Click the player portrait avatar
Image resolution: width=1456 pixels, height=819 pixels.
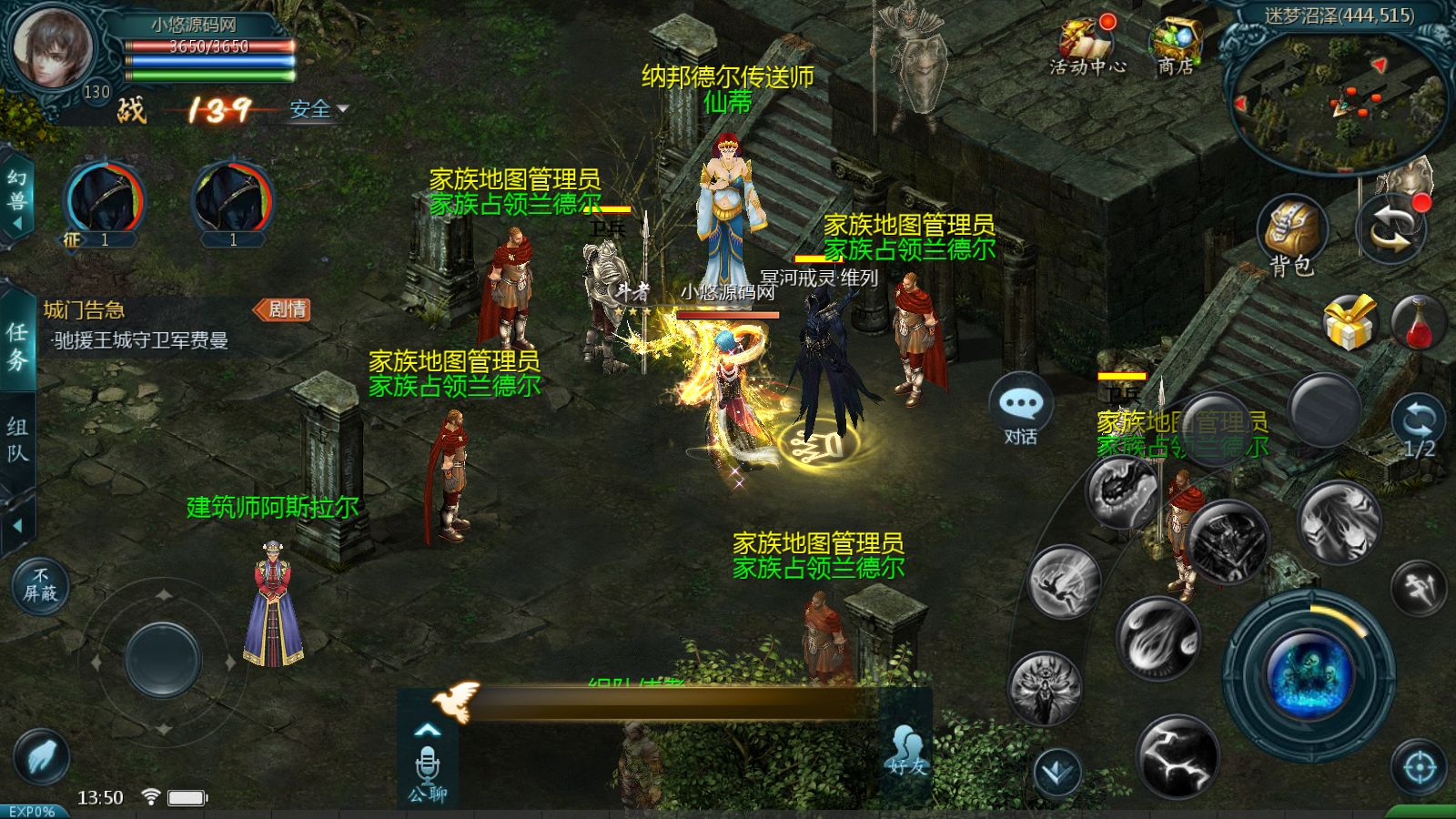click(51, 47)
